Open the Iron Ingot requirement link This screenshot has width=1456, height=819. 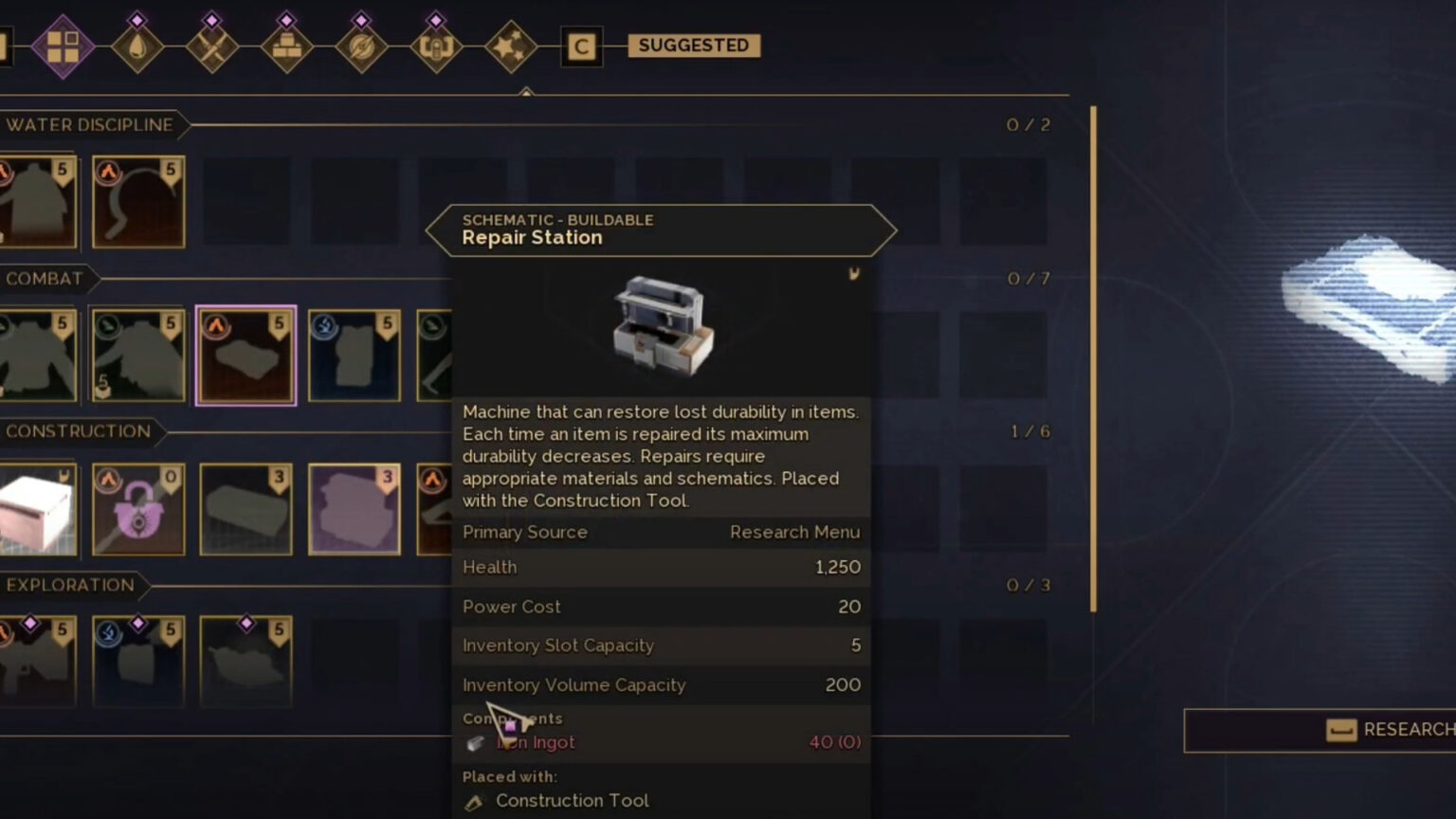537,742
